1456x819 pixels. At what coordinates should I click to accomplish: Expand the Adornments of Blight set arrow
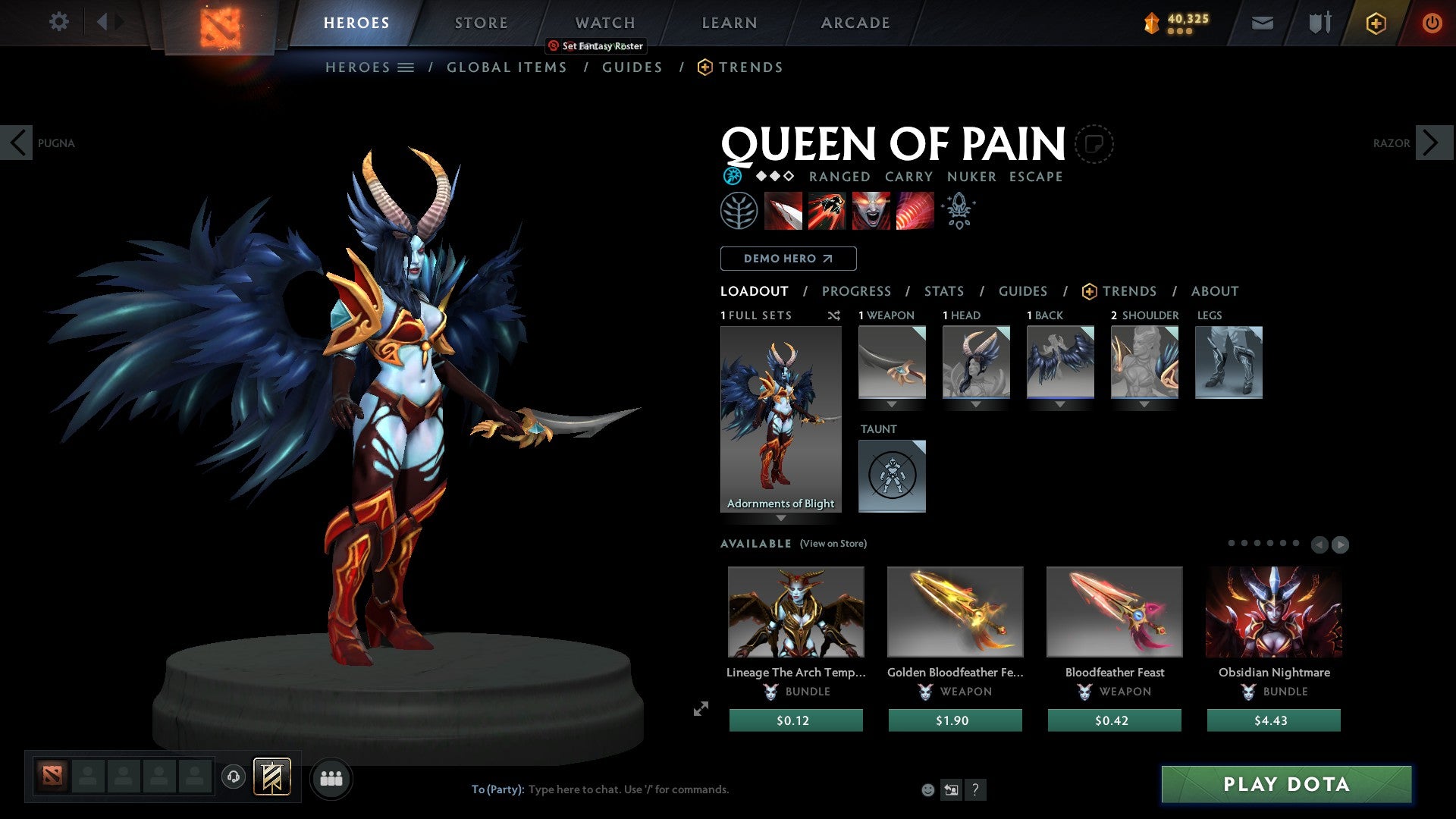(781, 519)
